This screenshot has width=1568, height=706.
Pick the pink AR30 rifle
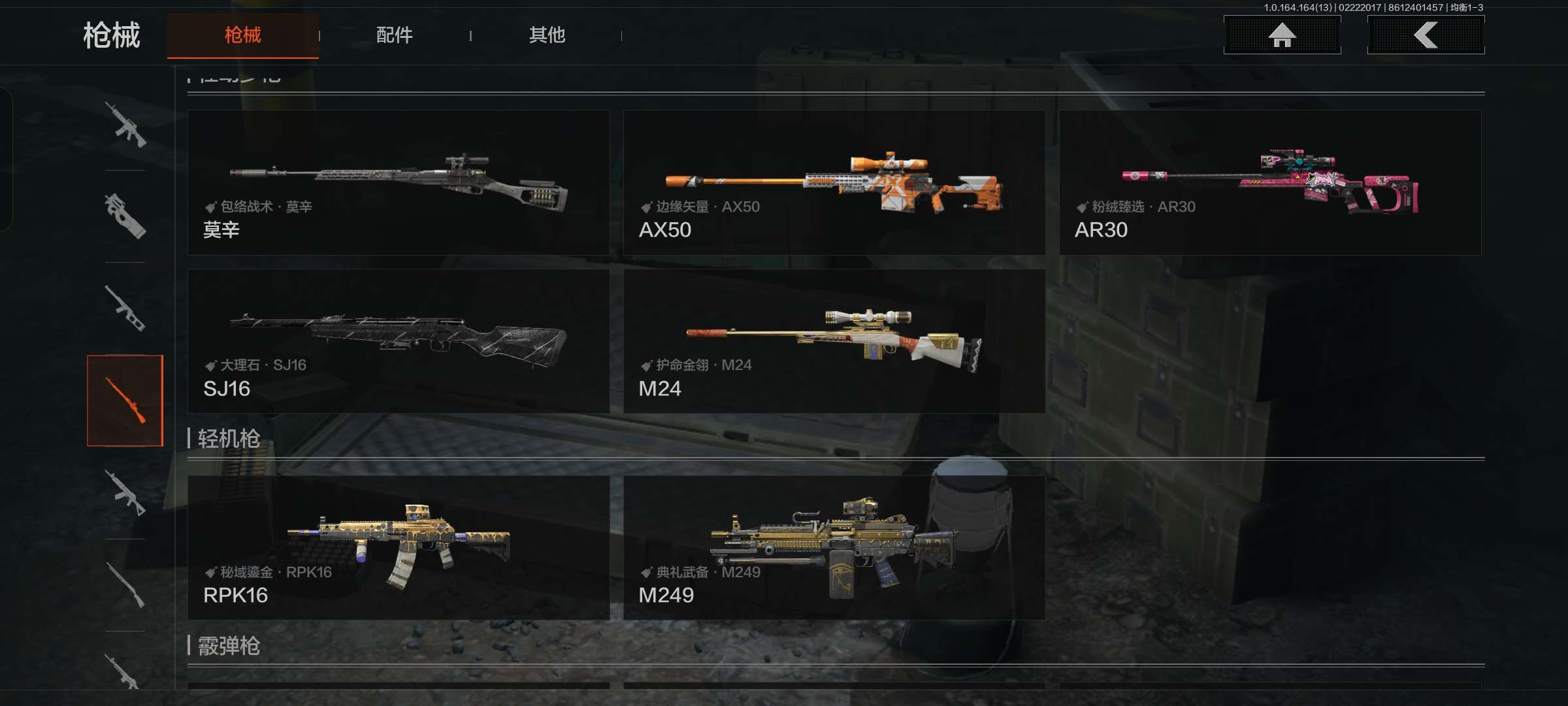pyautogui.click(x=1269, y=182)
